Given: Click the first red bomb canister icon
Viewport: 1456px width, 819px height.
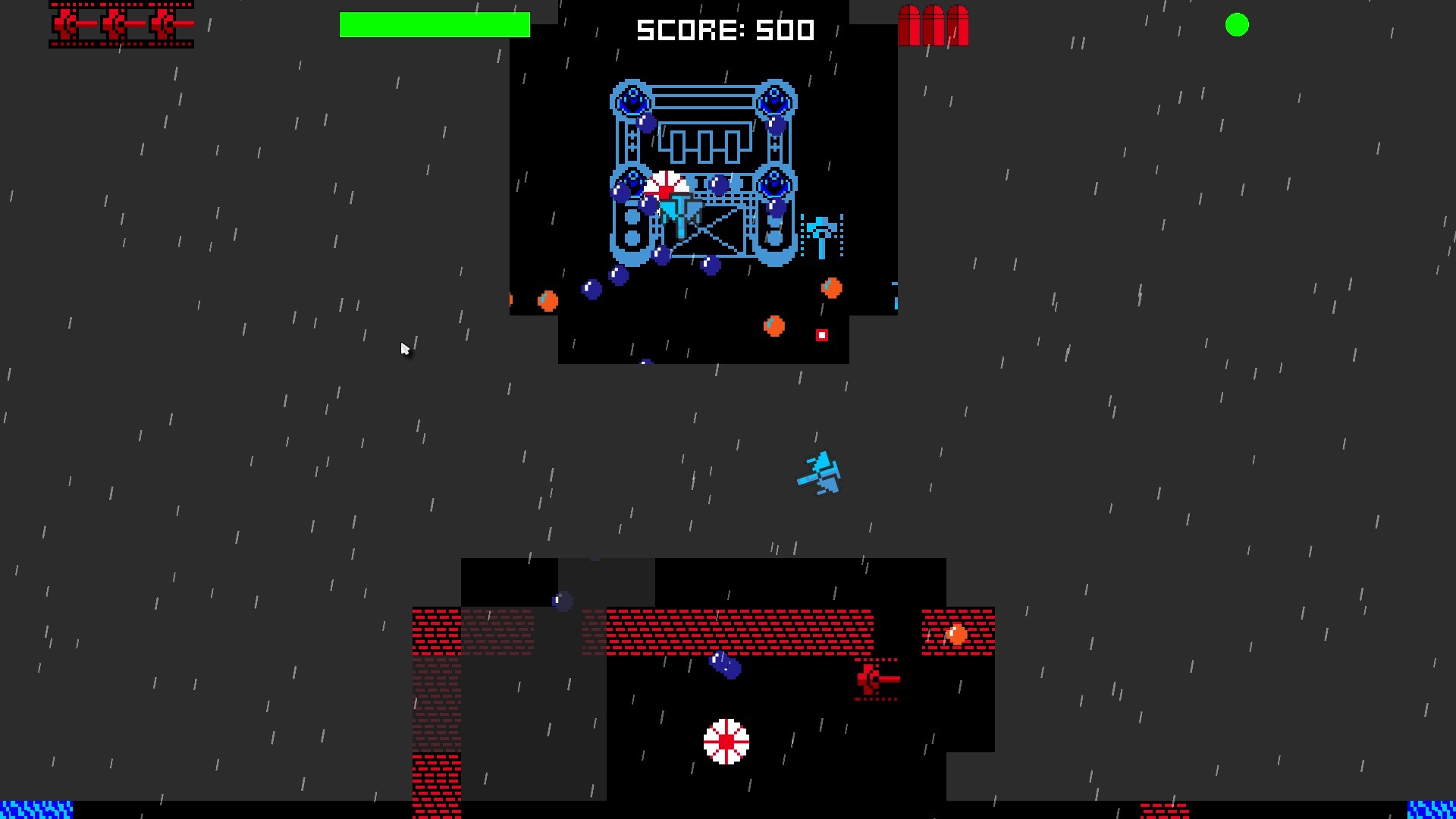Looking at the screenshot, I should point(909,25).
